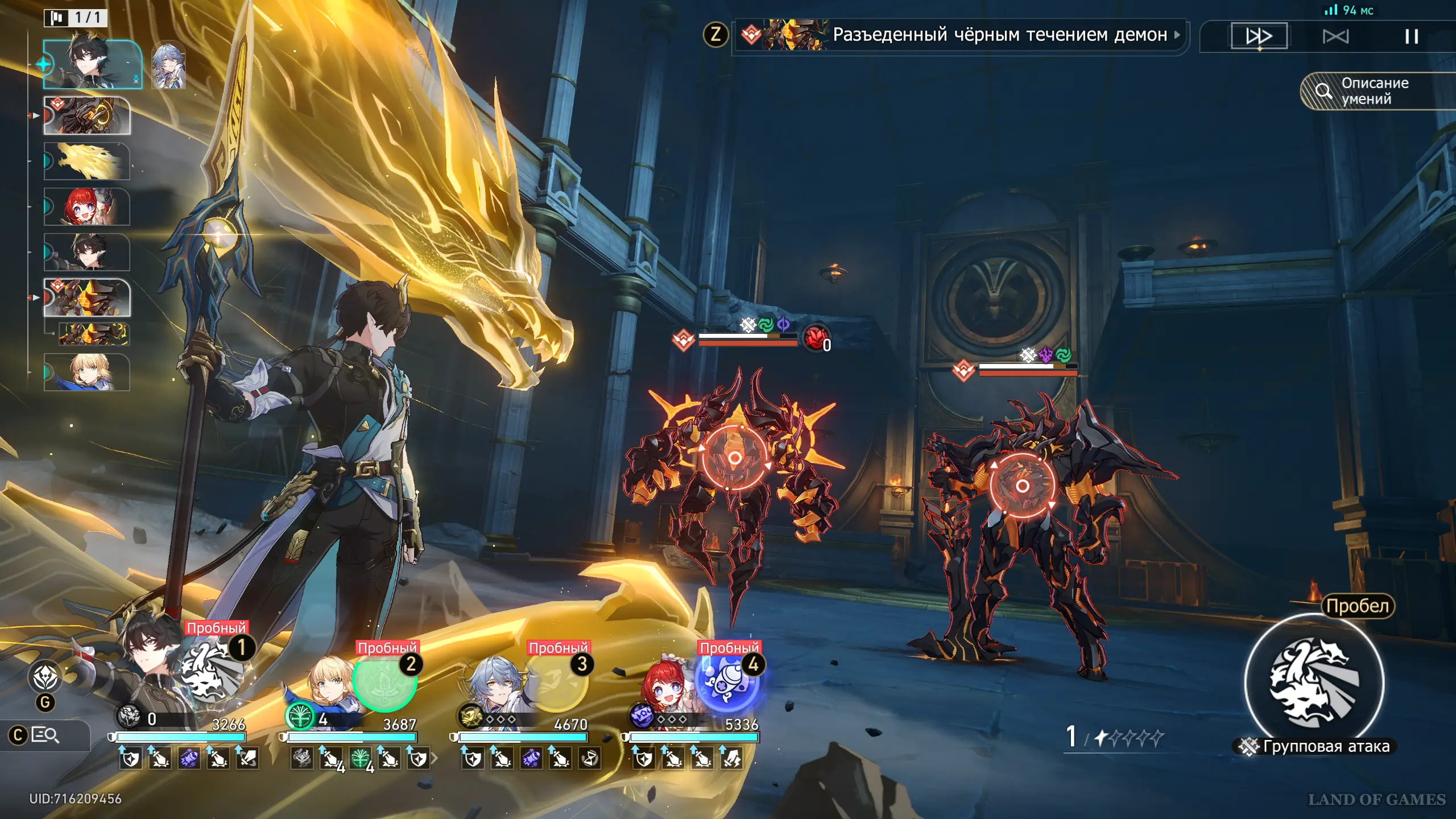Select the blonde knight in turn order
The height and width of the screenshot is (819, 1456).
click(x=87, y=373)
